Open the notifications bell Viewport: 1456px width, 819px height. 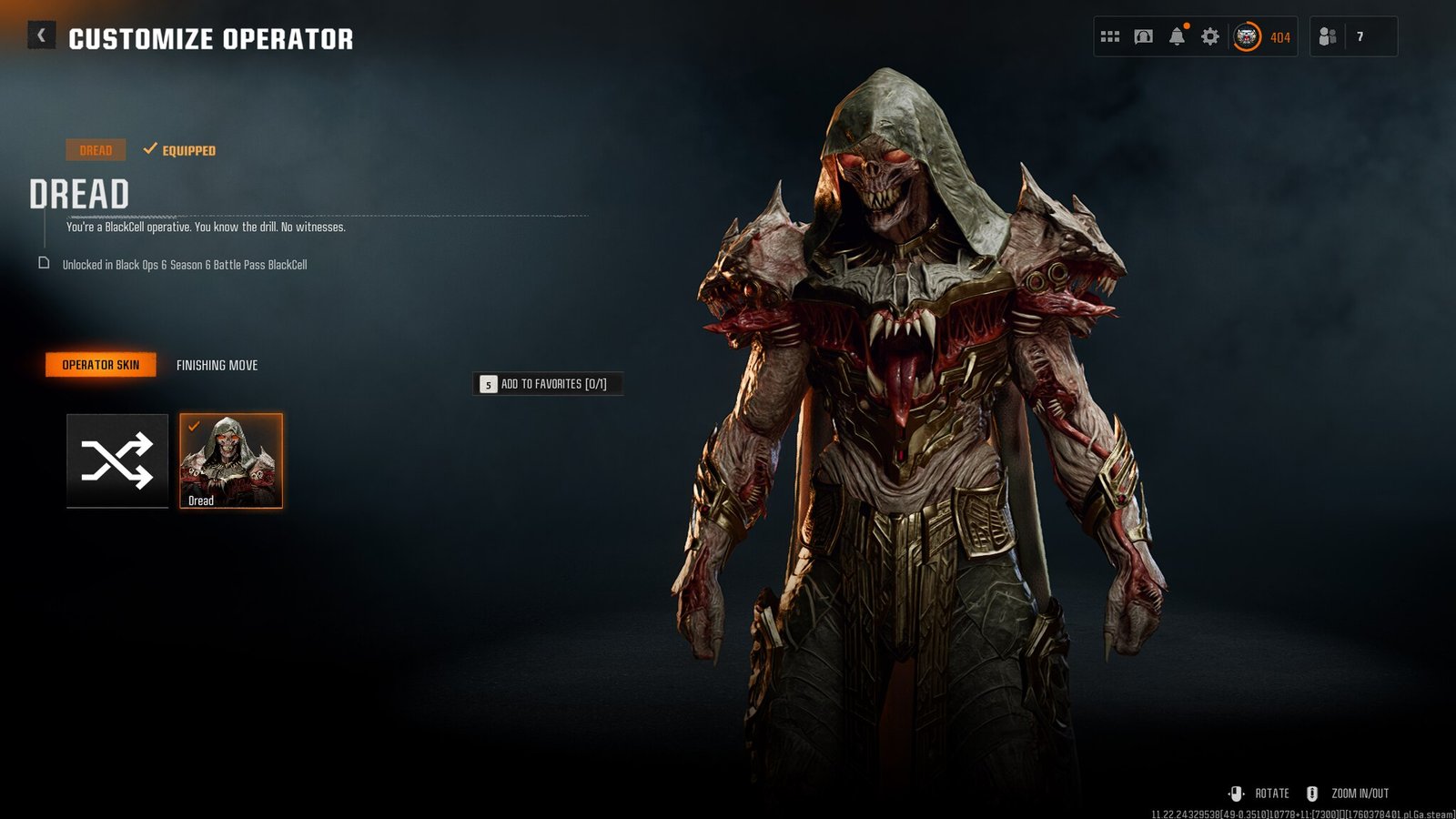point(1177,36)
